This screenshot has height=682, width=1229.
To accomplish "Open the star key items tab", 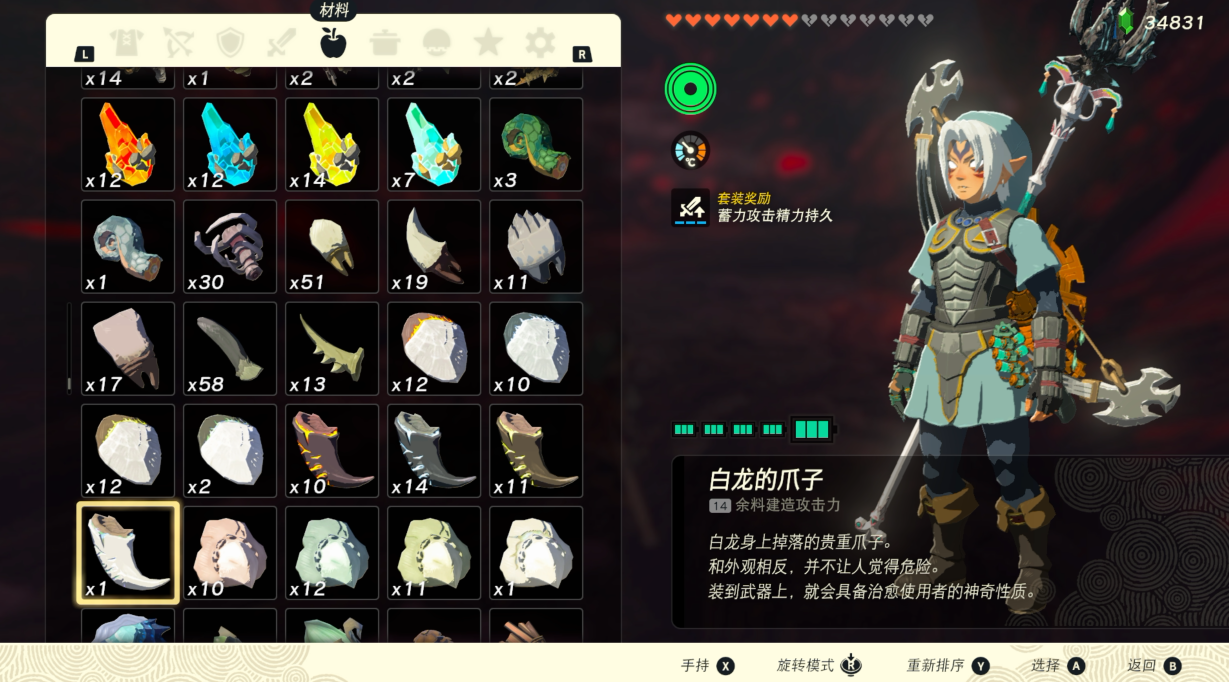I will tap(488, 43).
